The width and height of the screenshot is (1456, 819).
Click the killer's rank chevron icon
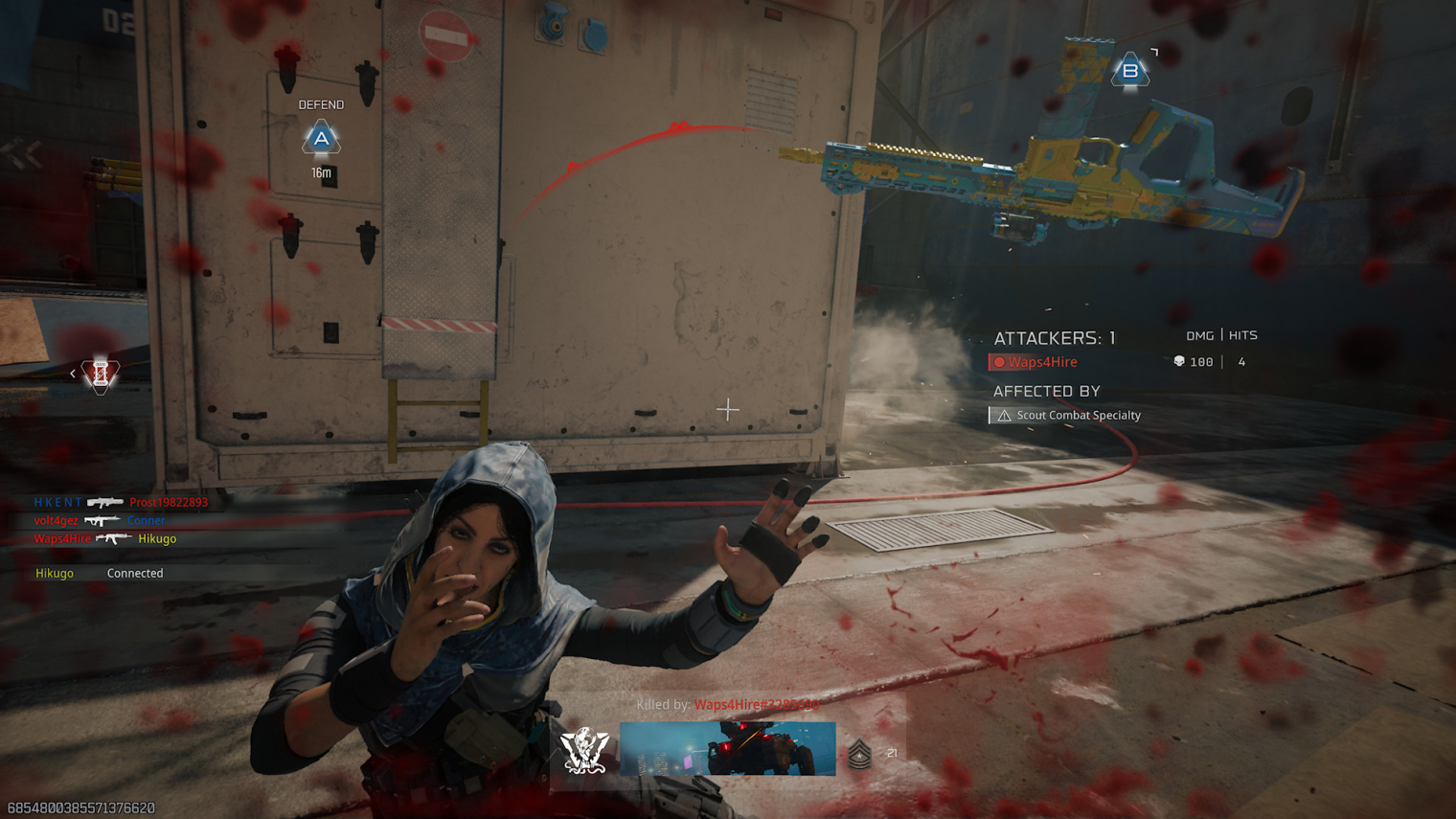pos(859,755)
